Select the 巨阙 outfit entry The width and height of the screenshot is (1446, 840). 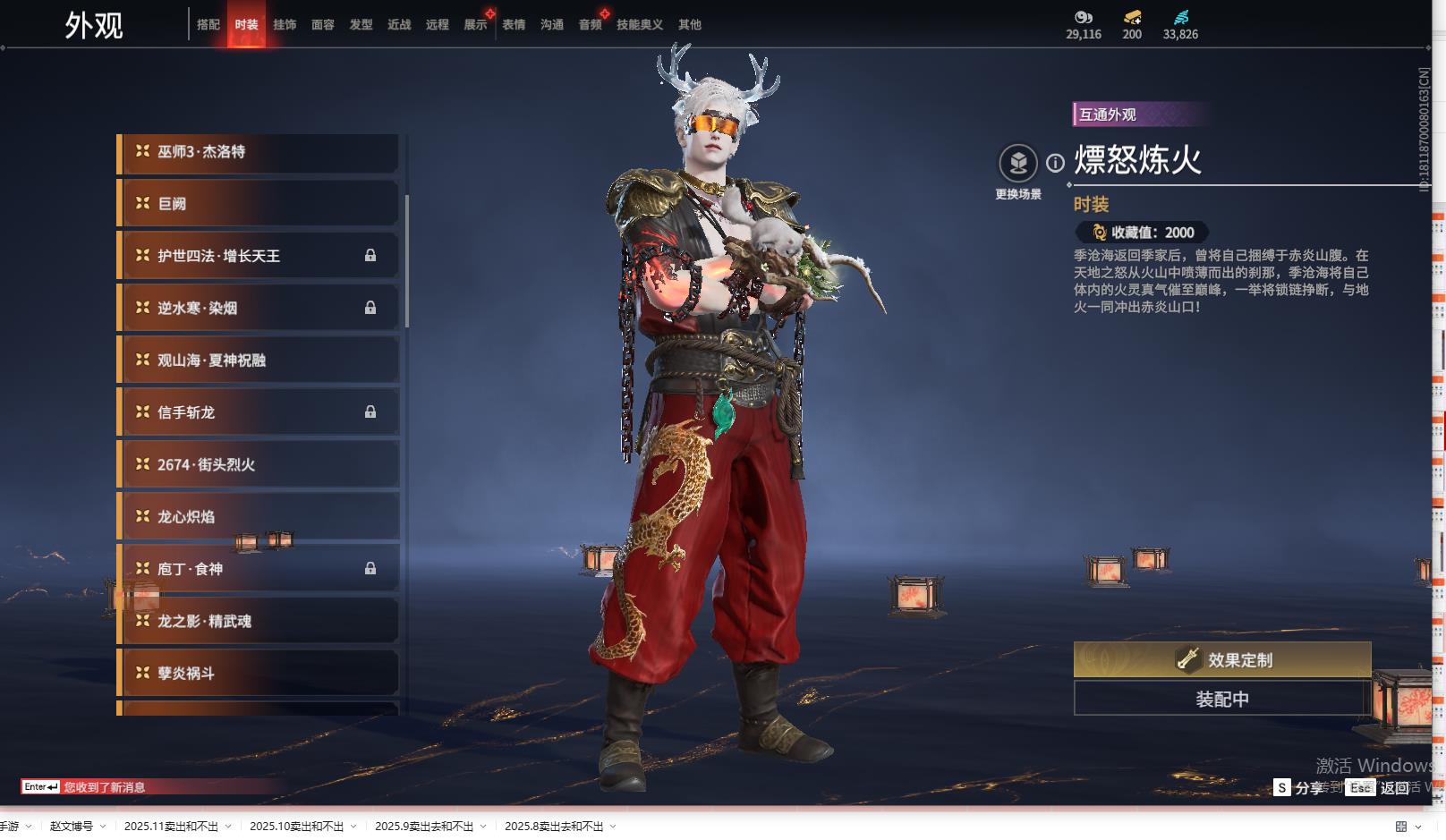[x=258, y=204]
